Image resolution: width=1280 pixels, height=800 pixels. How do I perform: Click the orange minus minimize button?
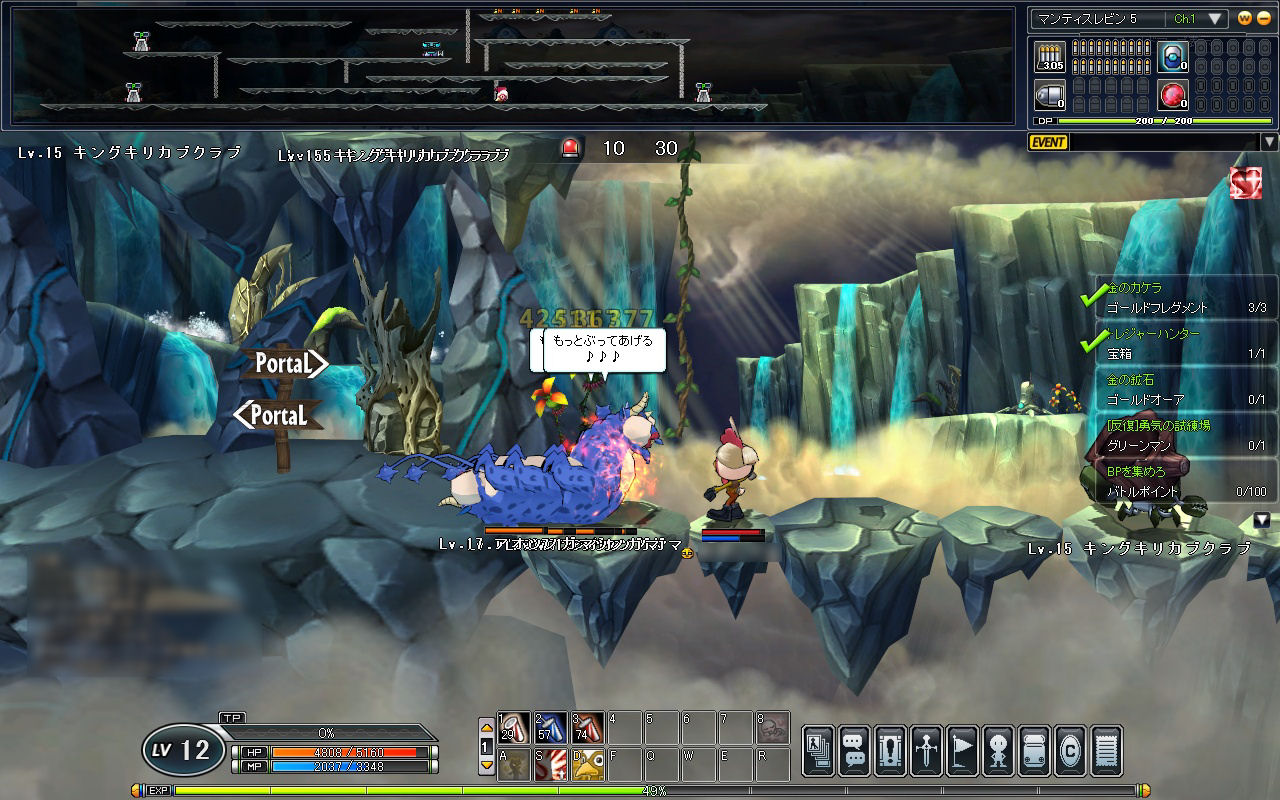point(1263,19)
